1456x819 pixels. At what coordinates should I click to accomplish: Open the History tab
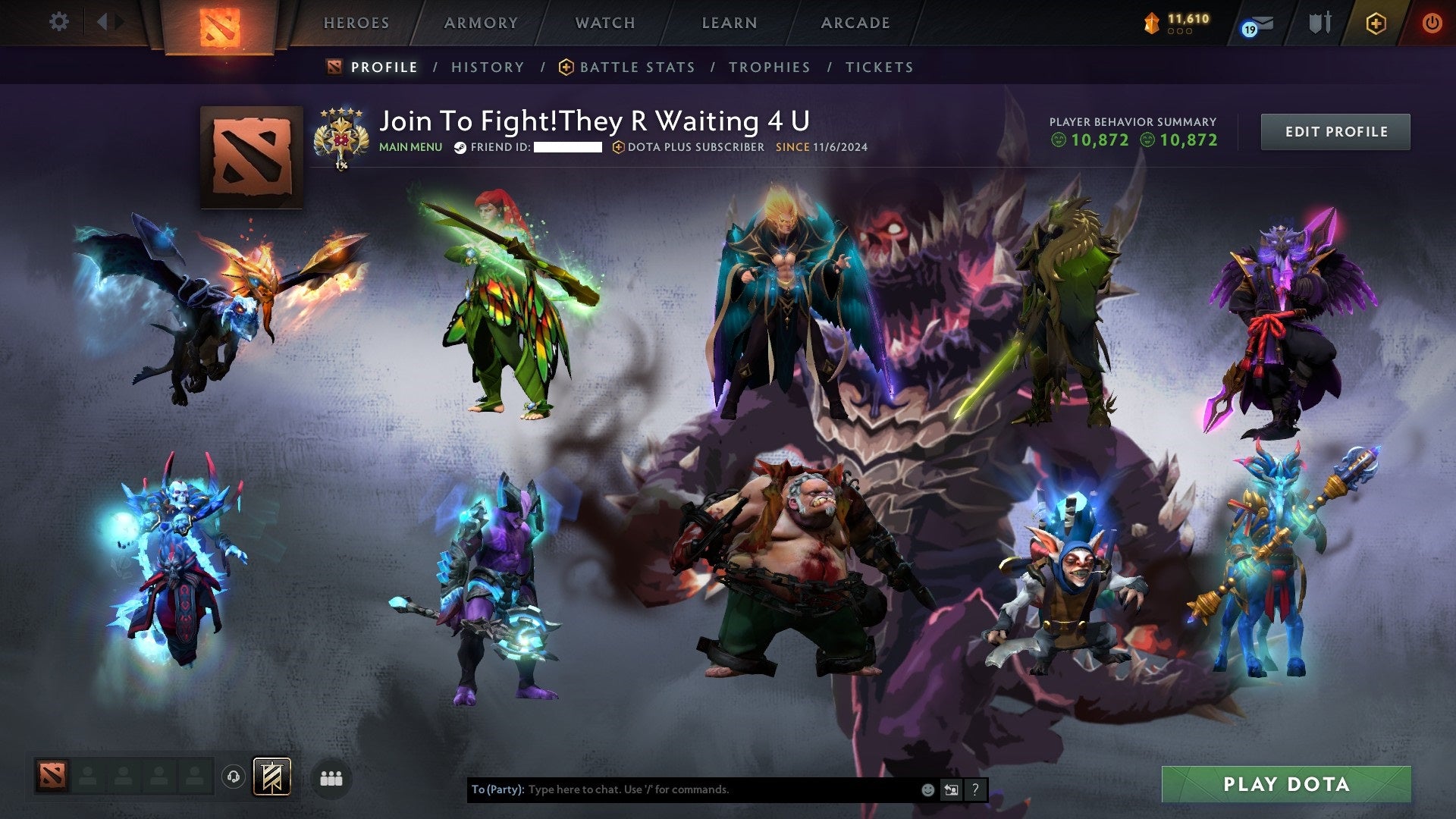click(487, 67)
